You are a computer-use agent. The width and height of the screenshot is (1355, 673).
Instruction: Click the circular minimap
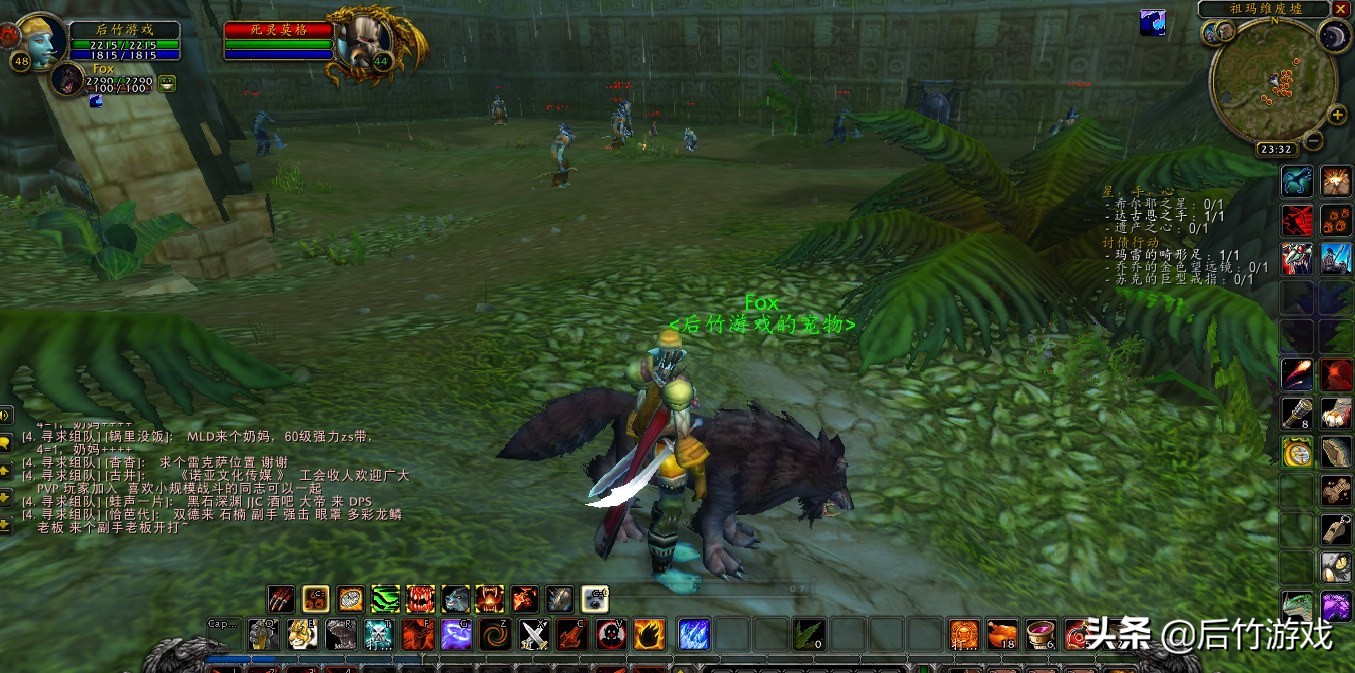1272,80
